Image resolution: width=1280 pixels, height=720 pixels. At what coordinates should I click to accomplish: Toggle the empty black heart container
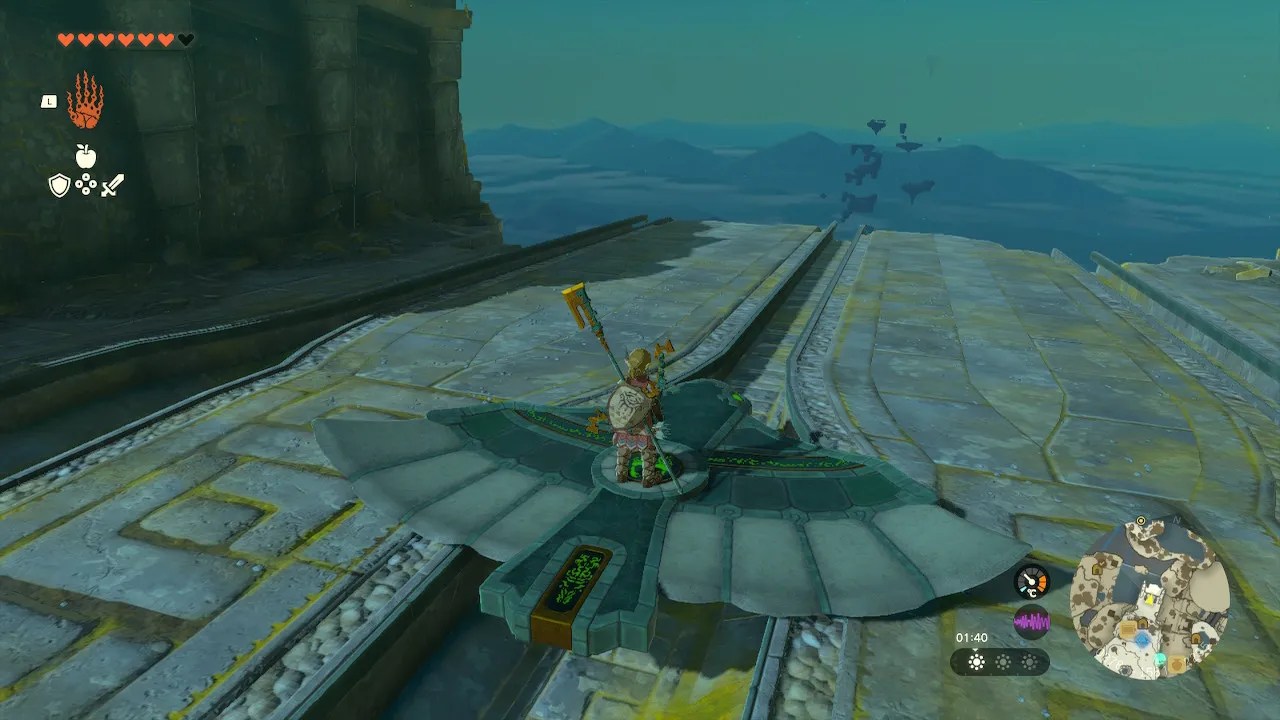coord(184,38)
